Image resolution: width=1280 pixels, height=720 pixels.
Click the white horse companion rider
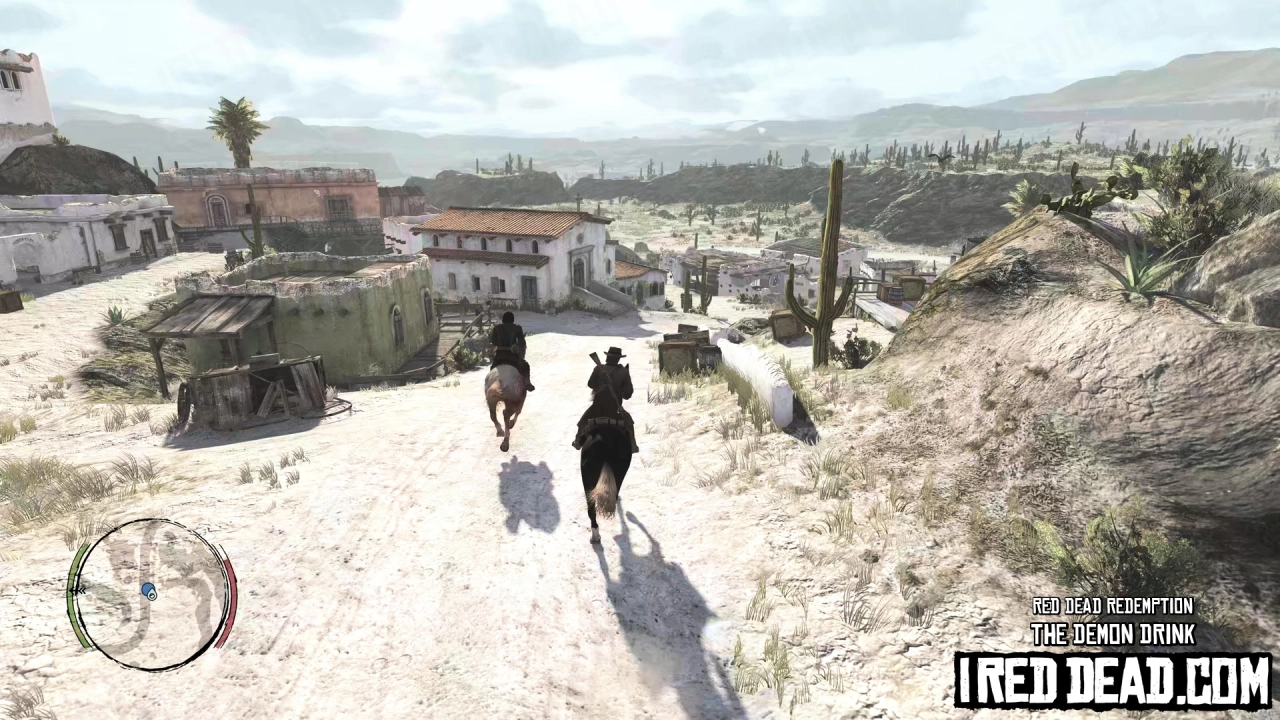pos(507,340)
